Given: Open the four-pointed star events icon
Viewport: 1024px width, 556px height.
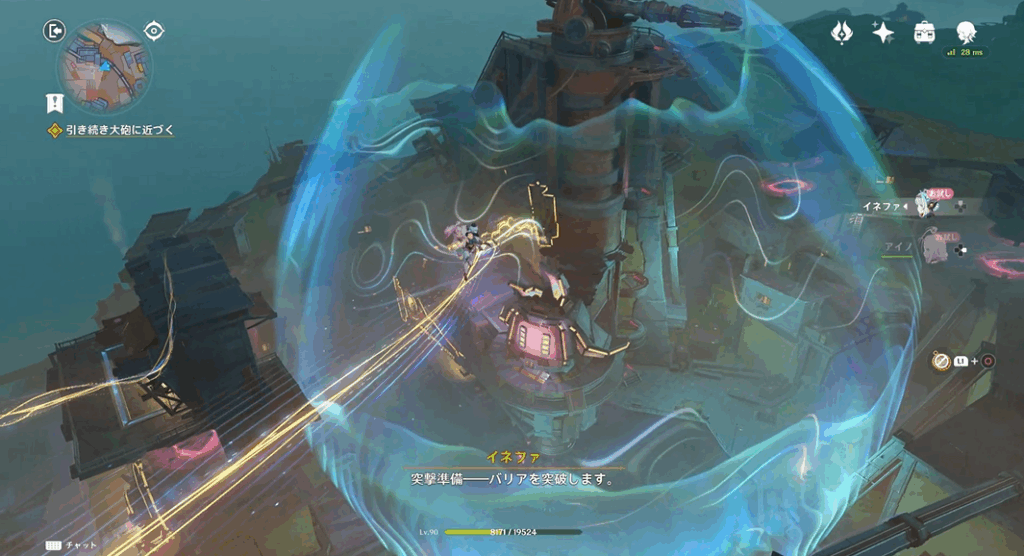Looking at the screenshot, I should tap(883, 32).
